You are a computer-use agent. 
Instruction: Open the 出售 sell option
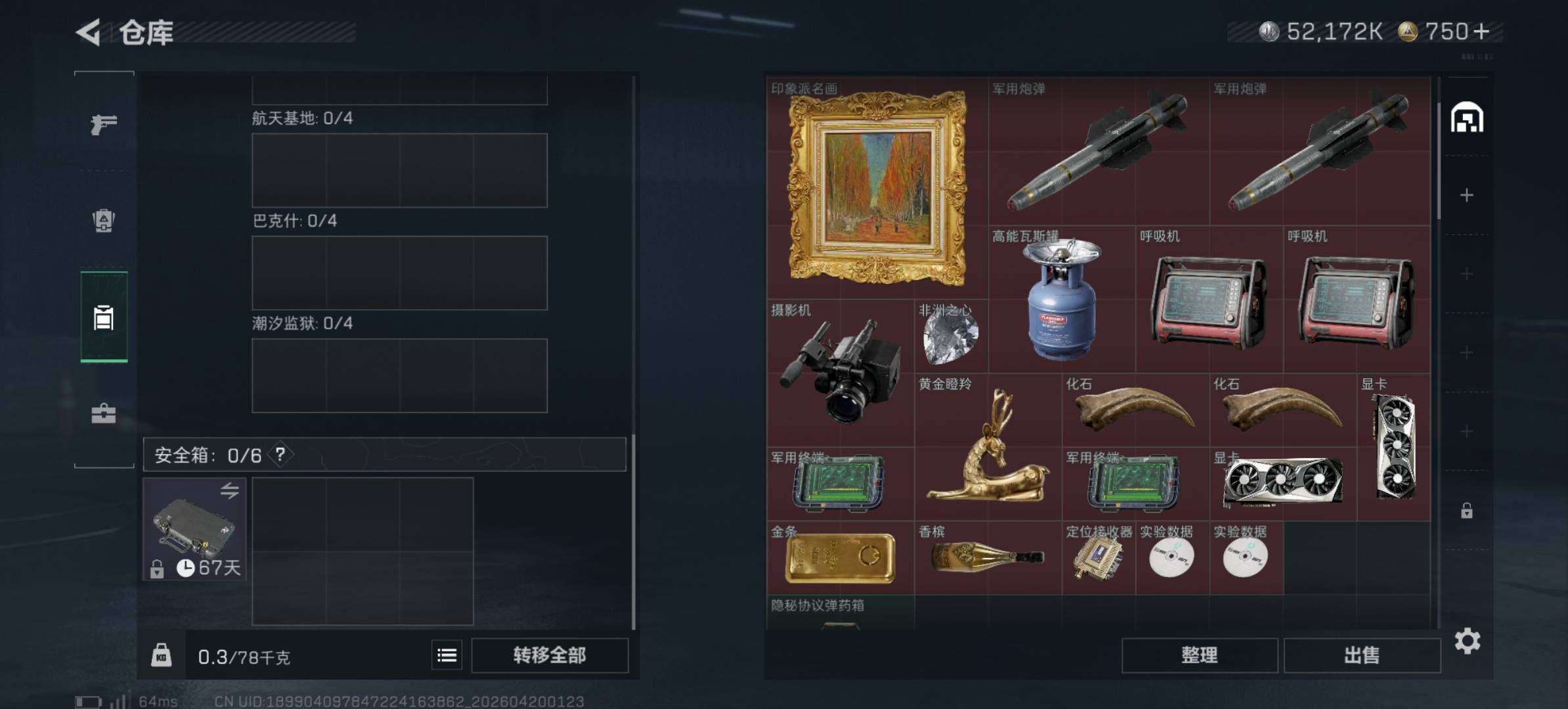coord(1362,655)
